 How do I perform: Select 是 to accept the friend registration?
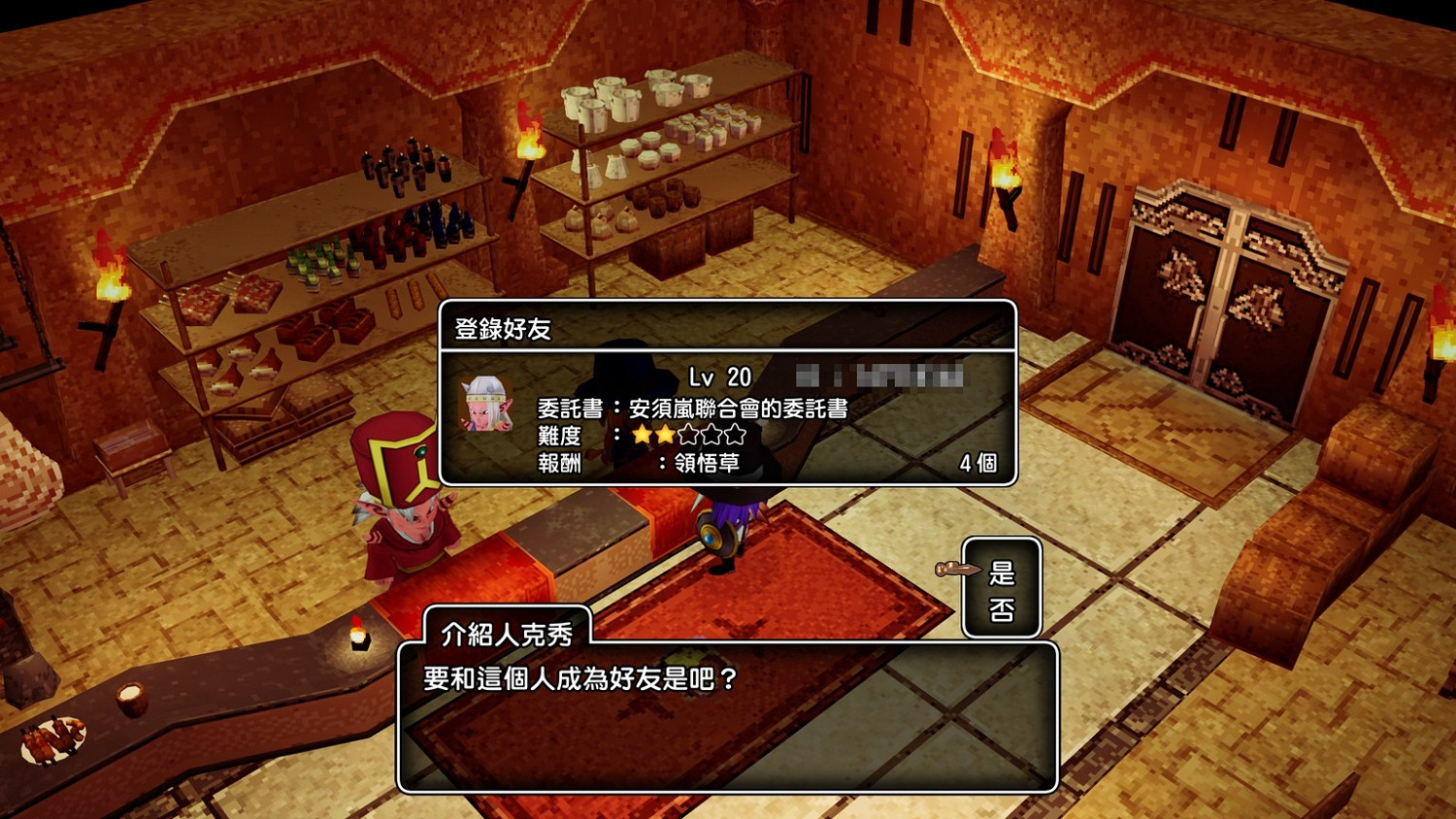[x=1002, y=572]
